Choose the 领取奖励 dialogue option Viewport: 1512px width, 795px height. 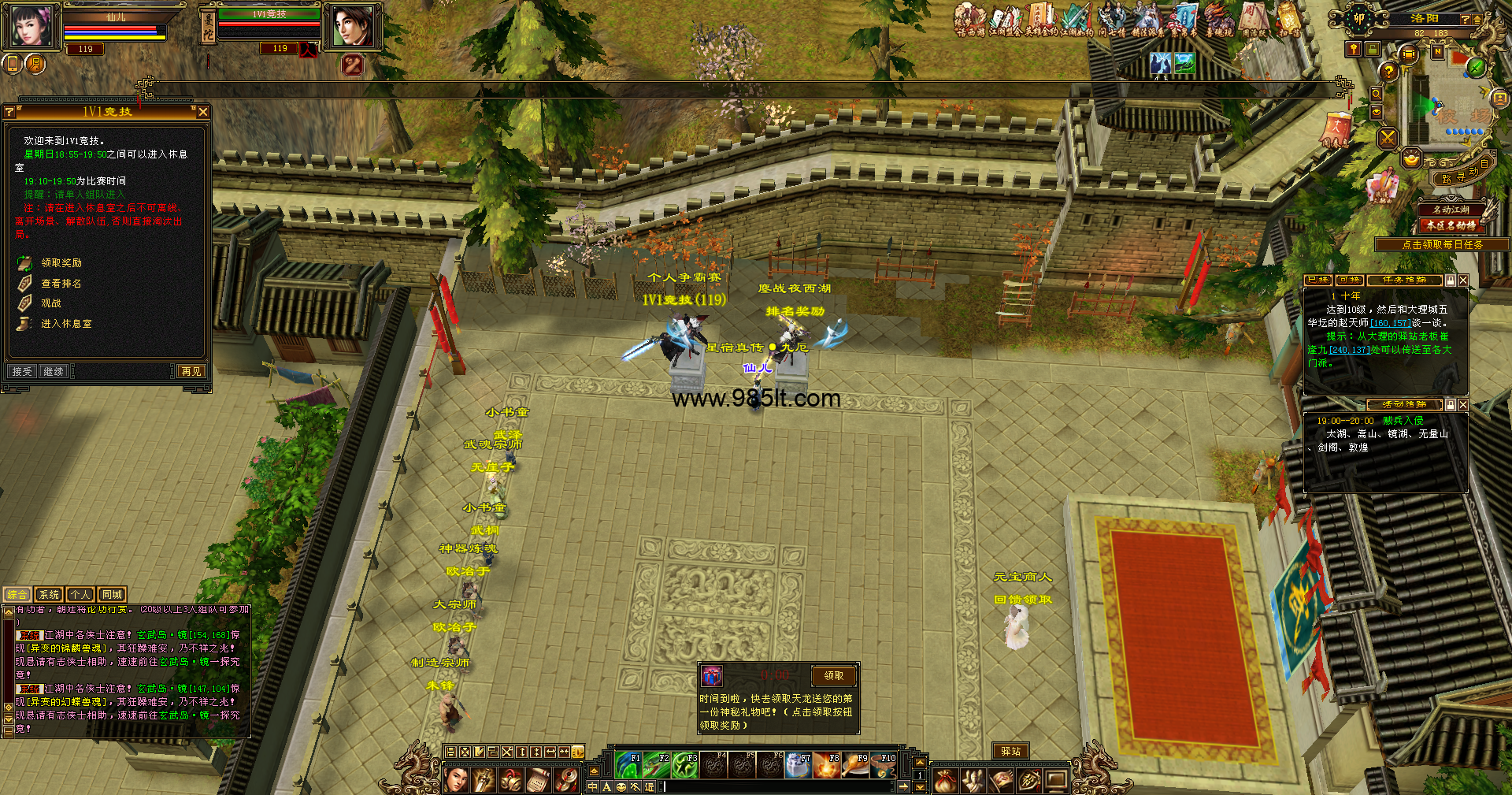(x=61, y=263)
